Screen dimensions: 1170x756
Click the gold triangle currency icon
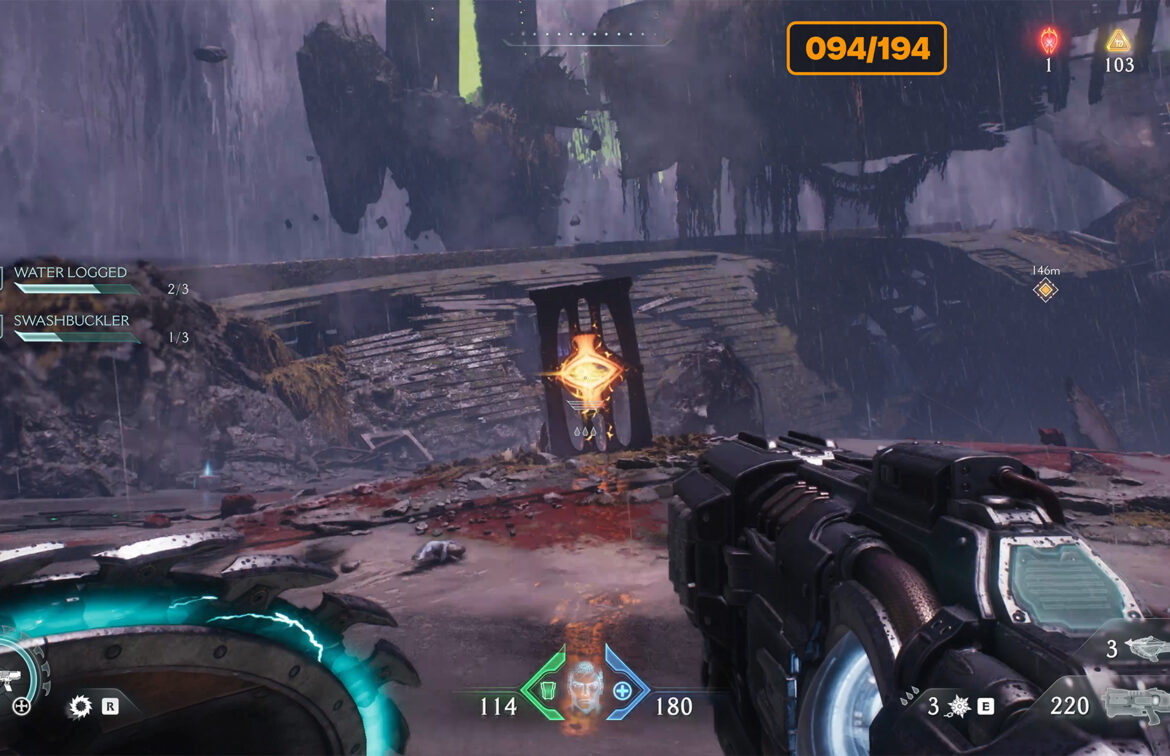(1118, 42)
